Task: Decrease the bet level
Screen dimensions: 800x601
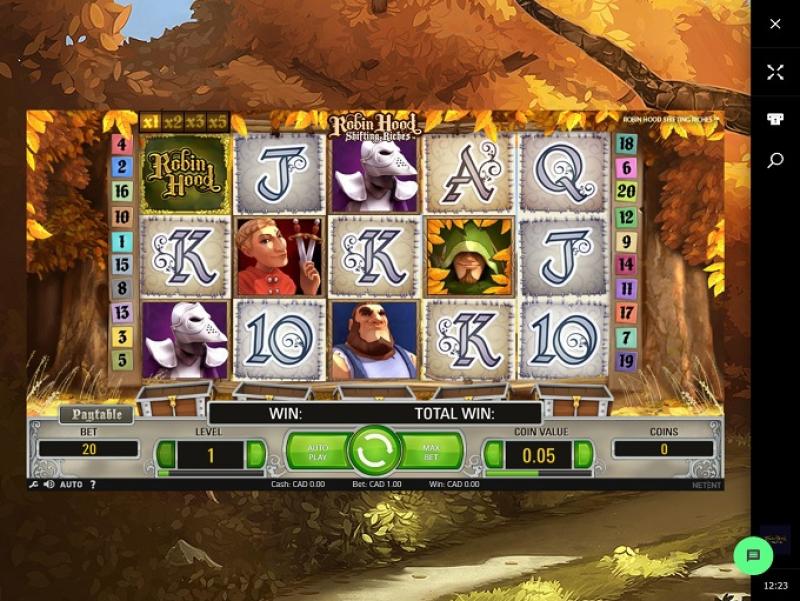Action: click(x=166, y=455)
